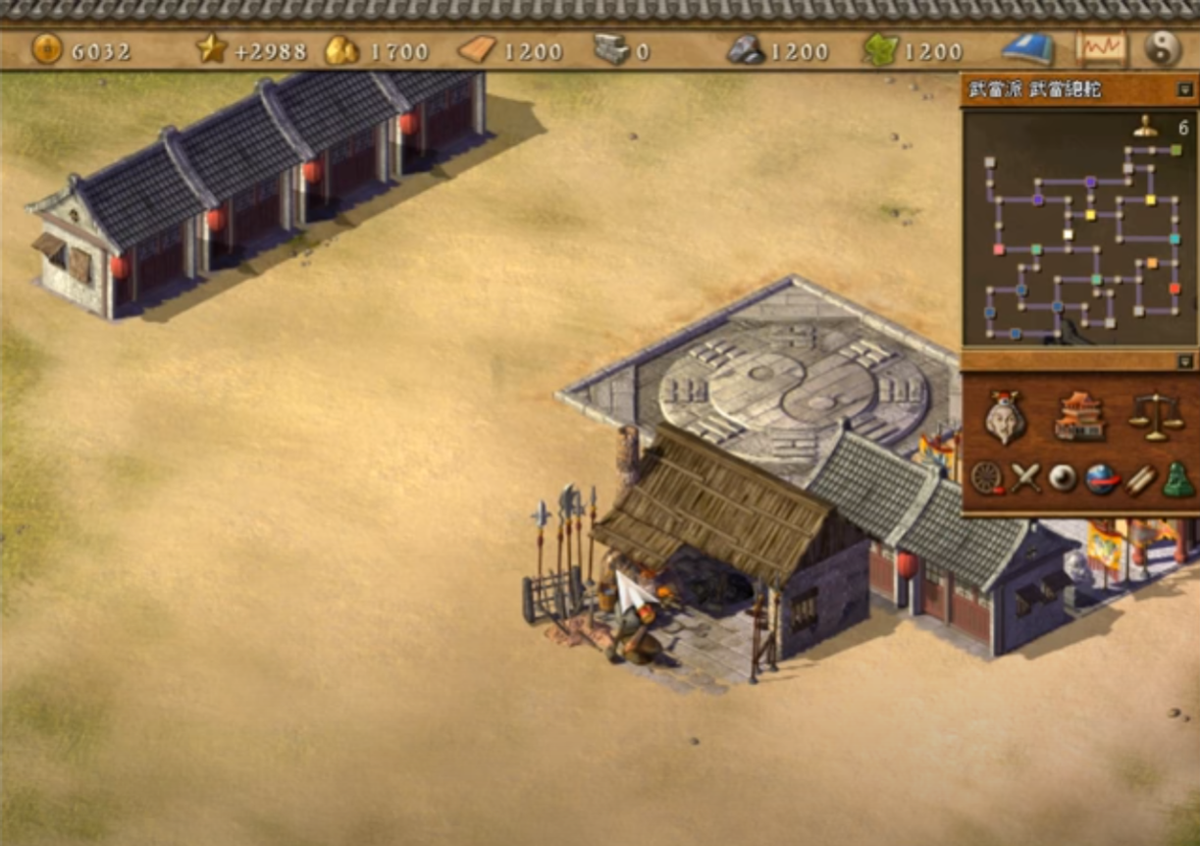Select the crossed swords icon

tap(1025, 478)
